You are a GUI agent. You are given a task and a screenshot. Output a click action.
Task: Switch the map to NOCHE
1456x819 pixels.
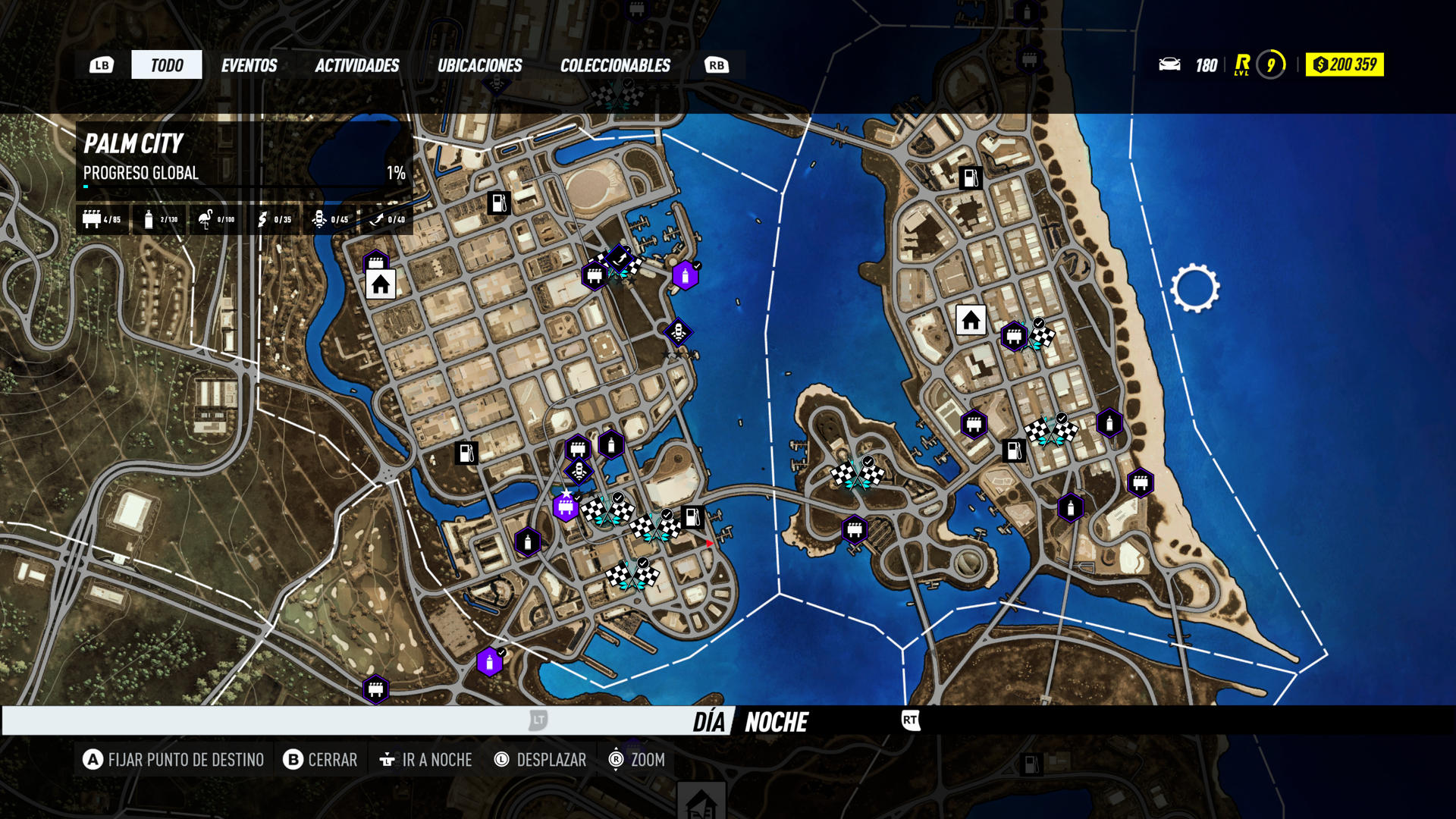point(777,722)
